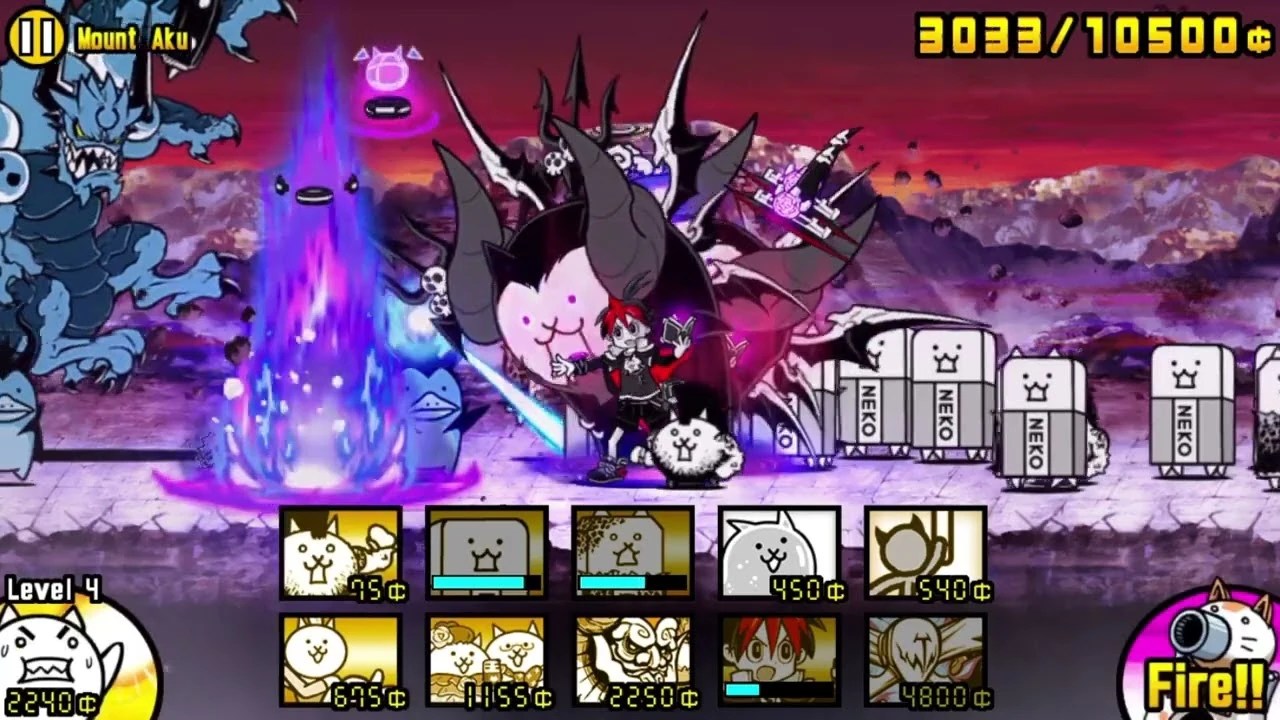Deploy the 1155¢ cat group unit
The height and width of the screenshot is (720, 1280).
click(x=485, y=660)
